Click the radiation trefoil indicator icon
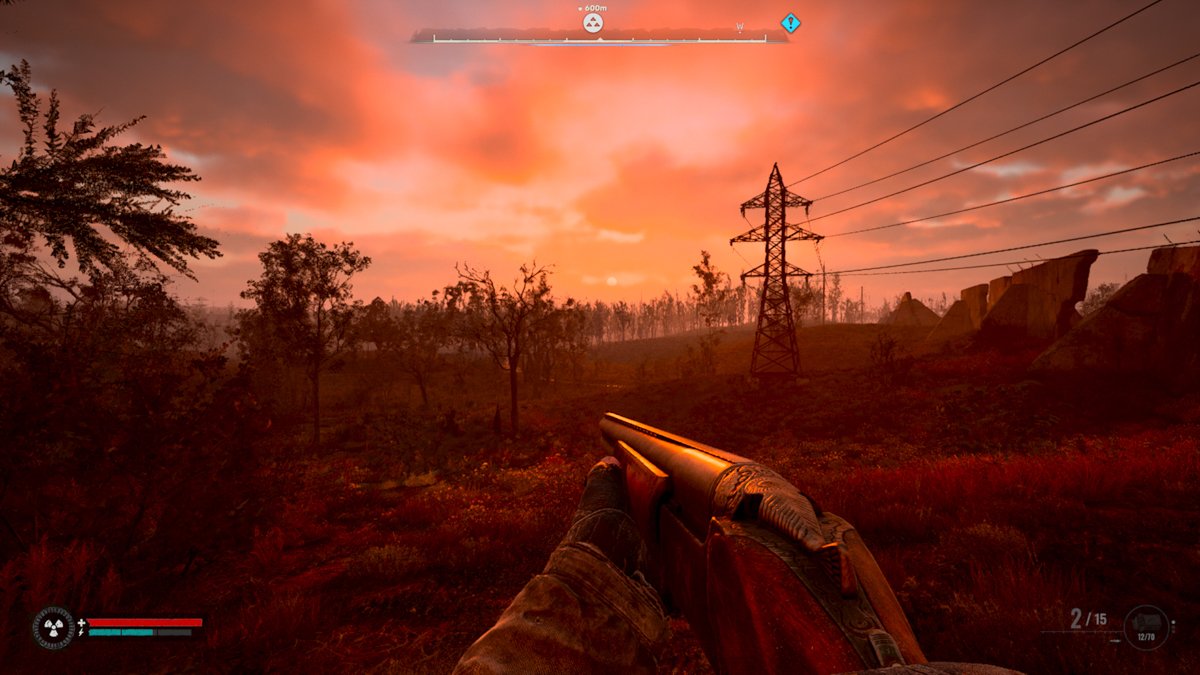 pos(52,628)
